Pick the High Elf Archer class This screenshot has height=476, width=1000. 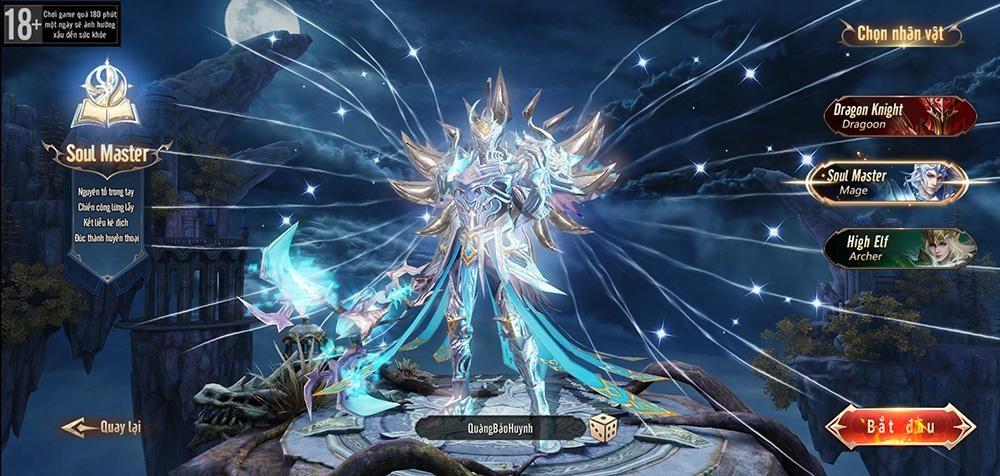(896, 247)
